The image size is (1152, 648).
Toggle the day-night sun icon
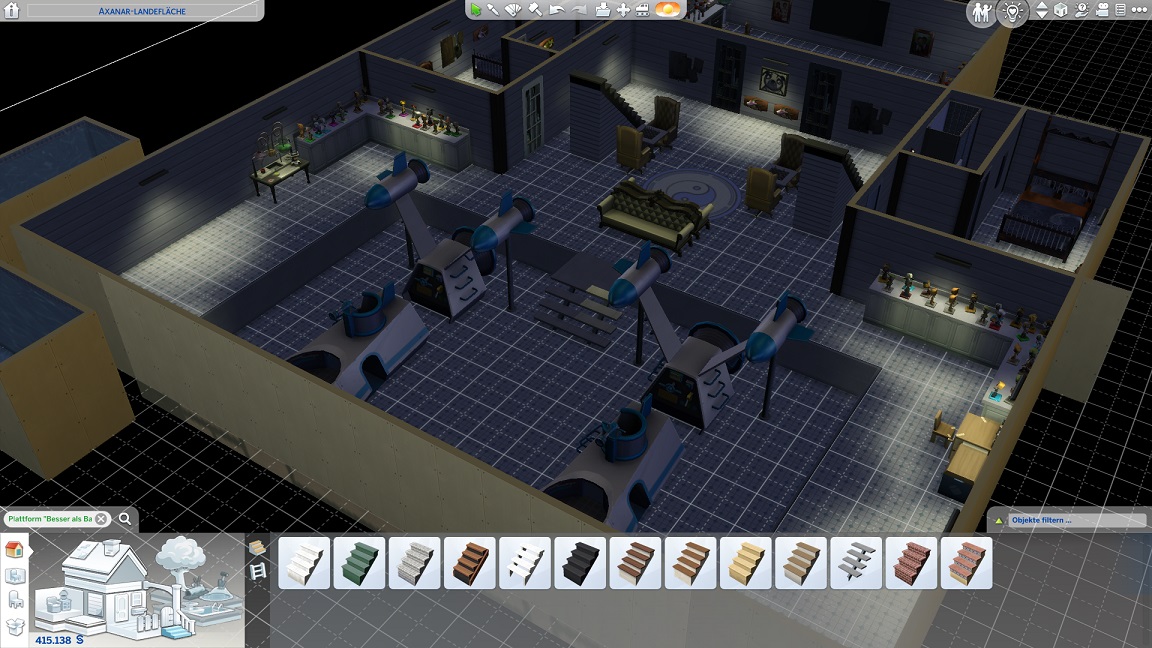point(668,10)
